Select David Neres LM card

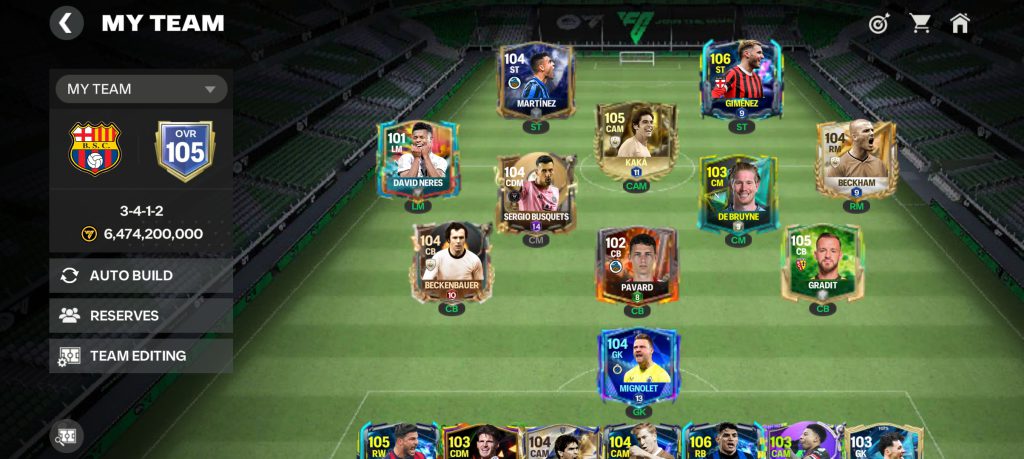pos(417,160)
